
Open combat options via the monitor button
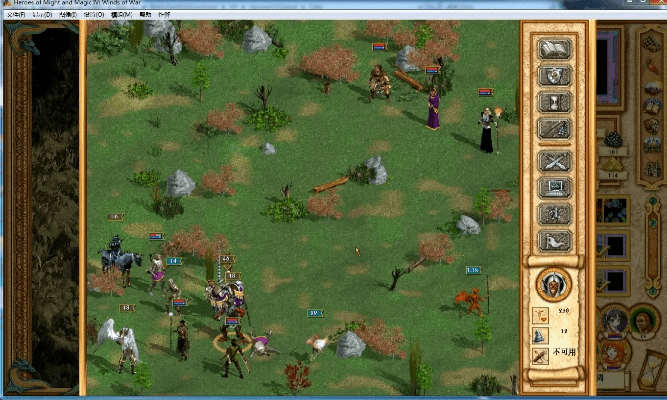pos(554,187)
